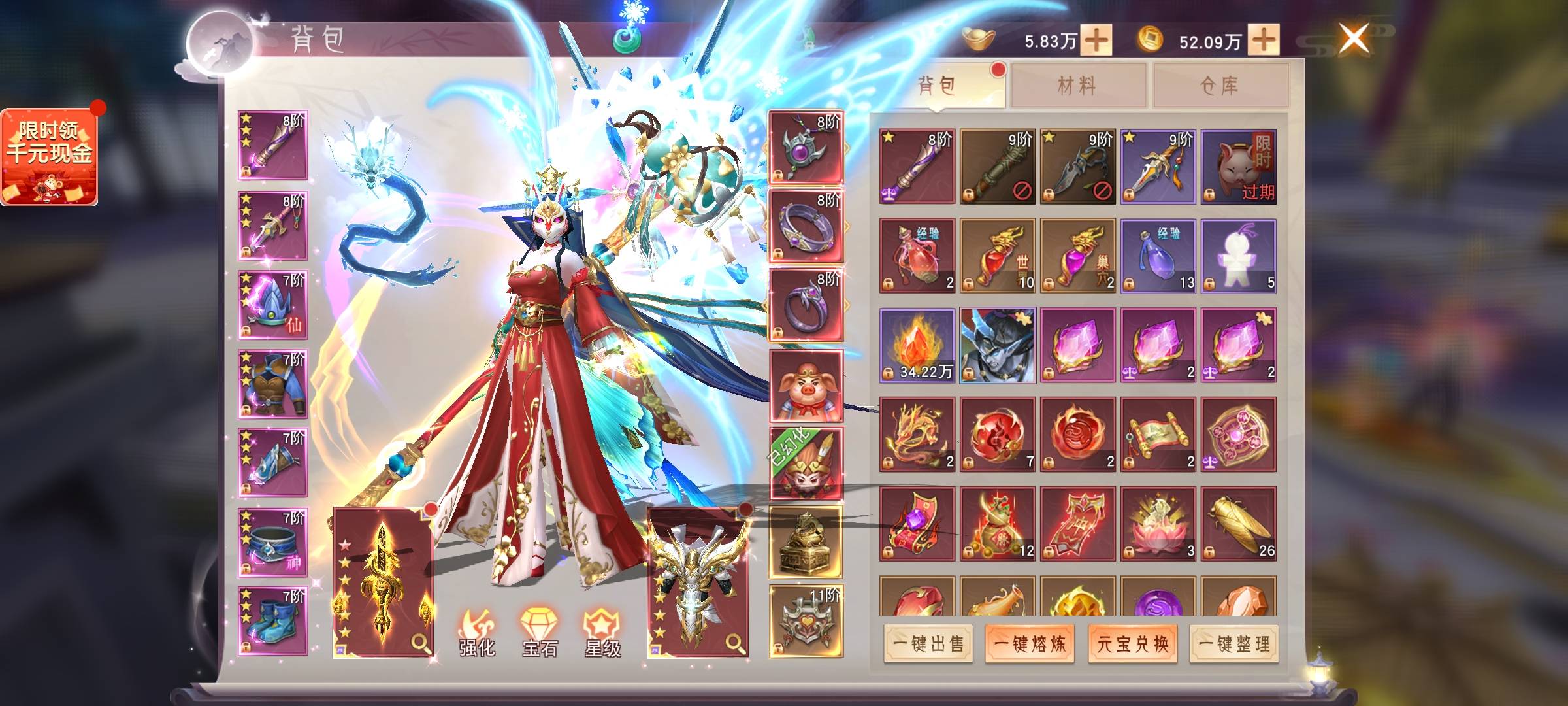Choose the golden cicada stack of 26
This screenshot has width=1568, height=706.
click(x=1238, y=524)
